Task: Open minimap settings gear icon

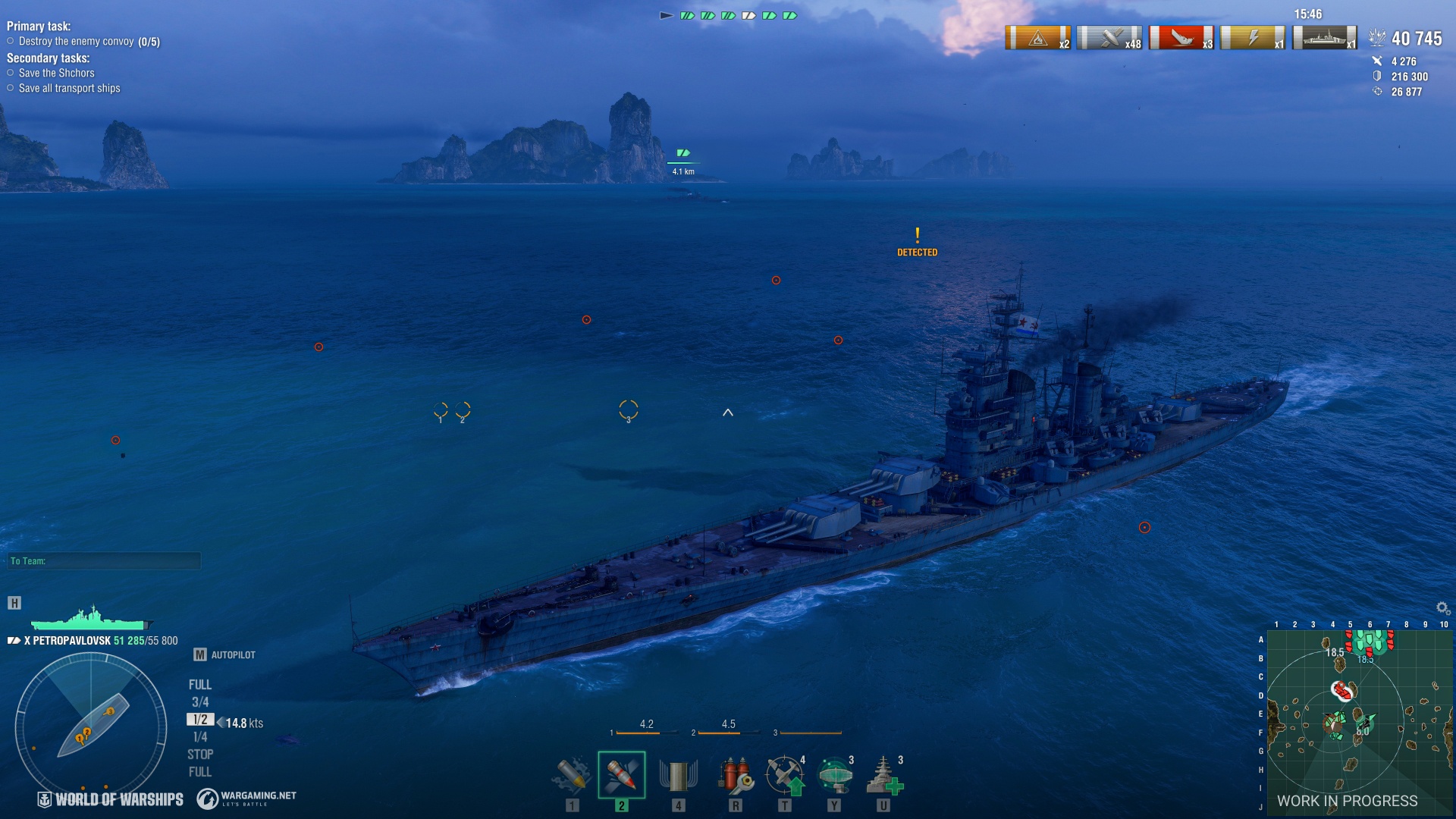Action: pyautogui.click(x=1442, y=608)
